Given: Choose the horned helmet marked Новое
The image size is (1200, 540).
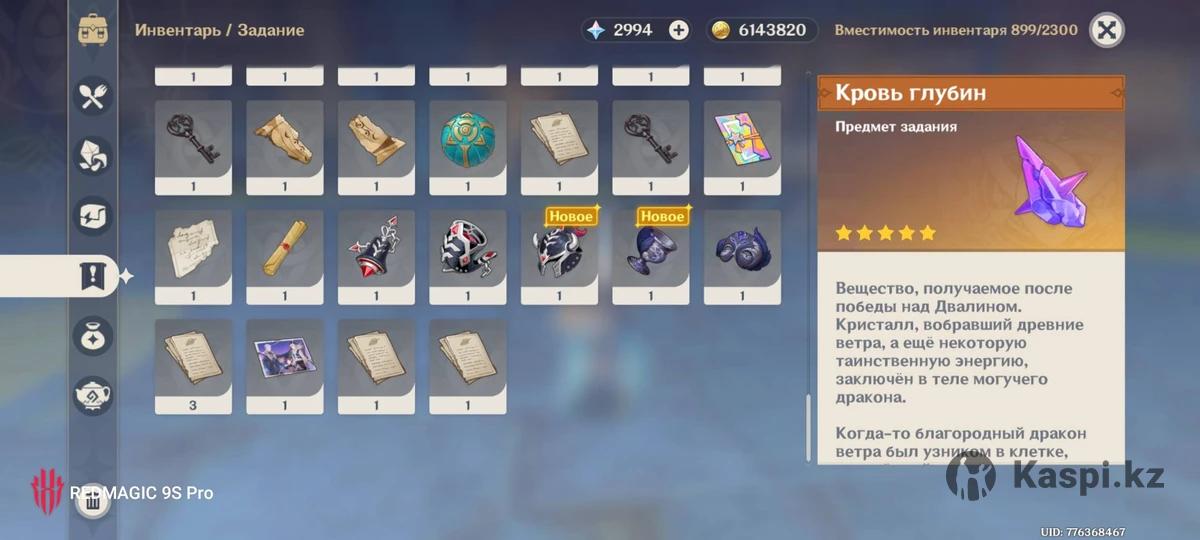Looking at the screenshot, I should 559,252.
